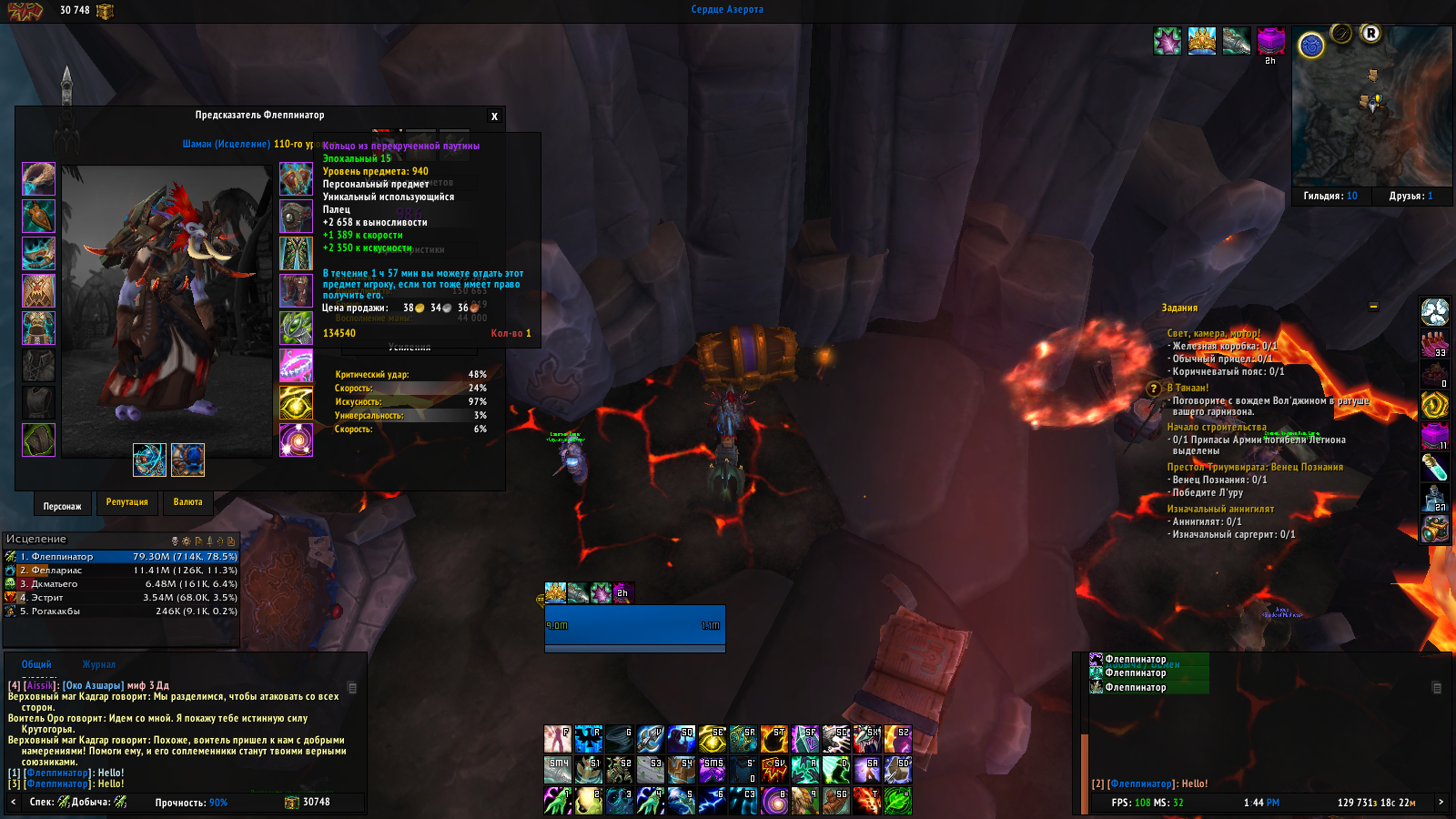Use the camera item in the side bar
The image size is (1456, 819).
[x=1435, y=529]
